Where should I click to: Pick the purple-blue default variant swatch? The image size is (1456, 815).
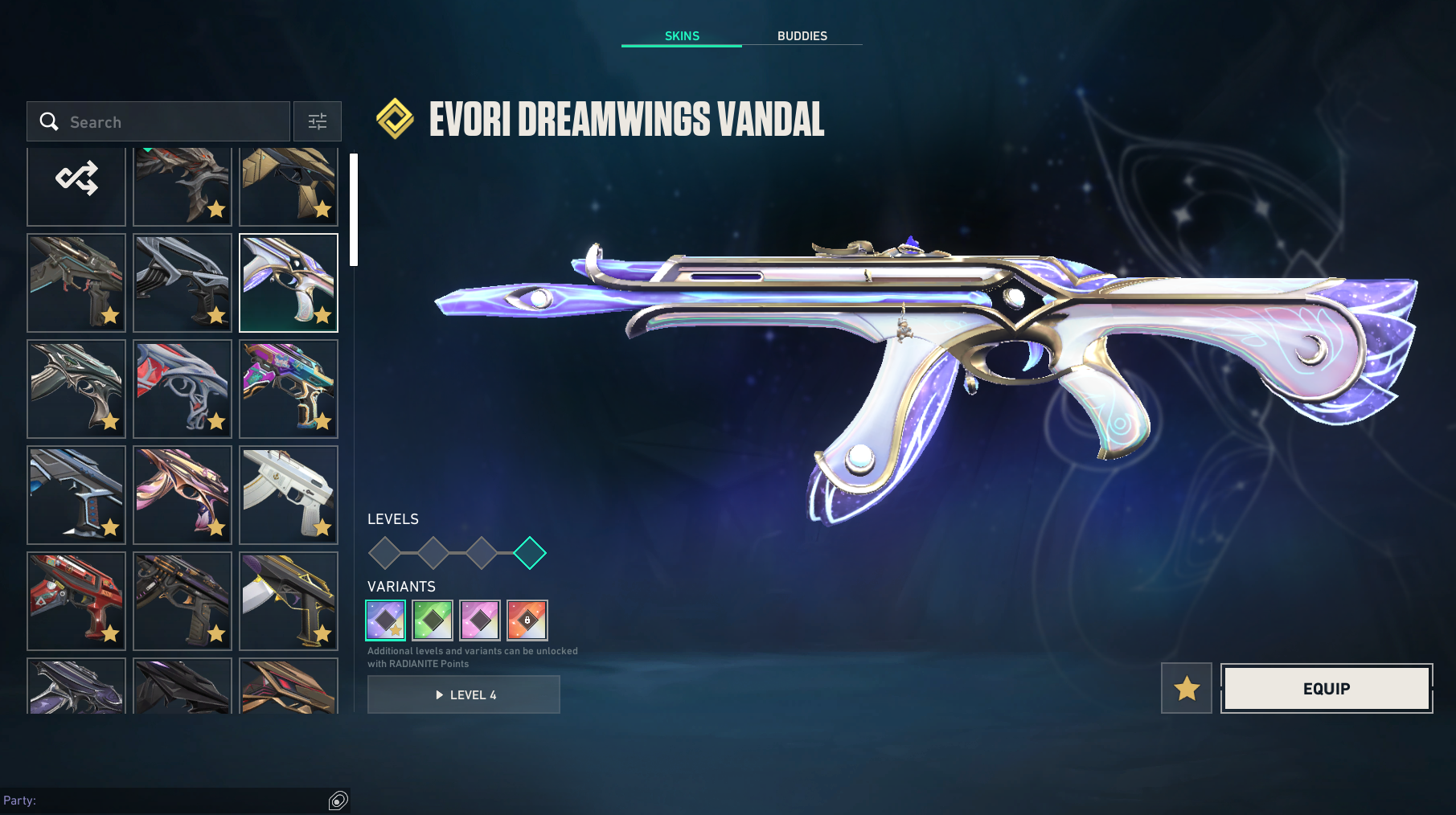pos(386,620)
